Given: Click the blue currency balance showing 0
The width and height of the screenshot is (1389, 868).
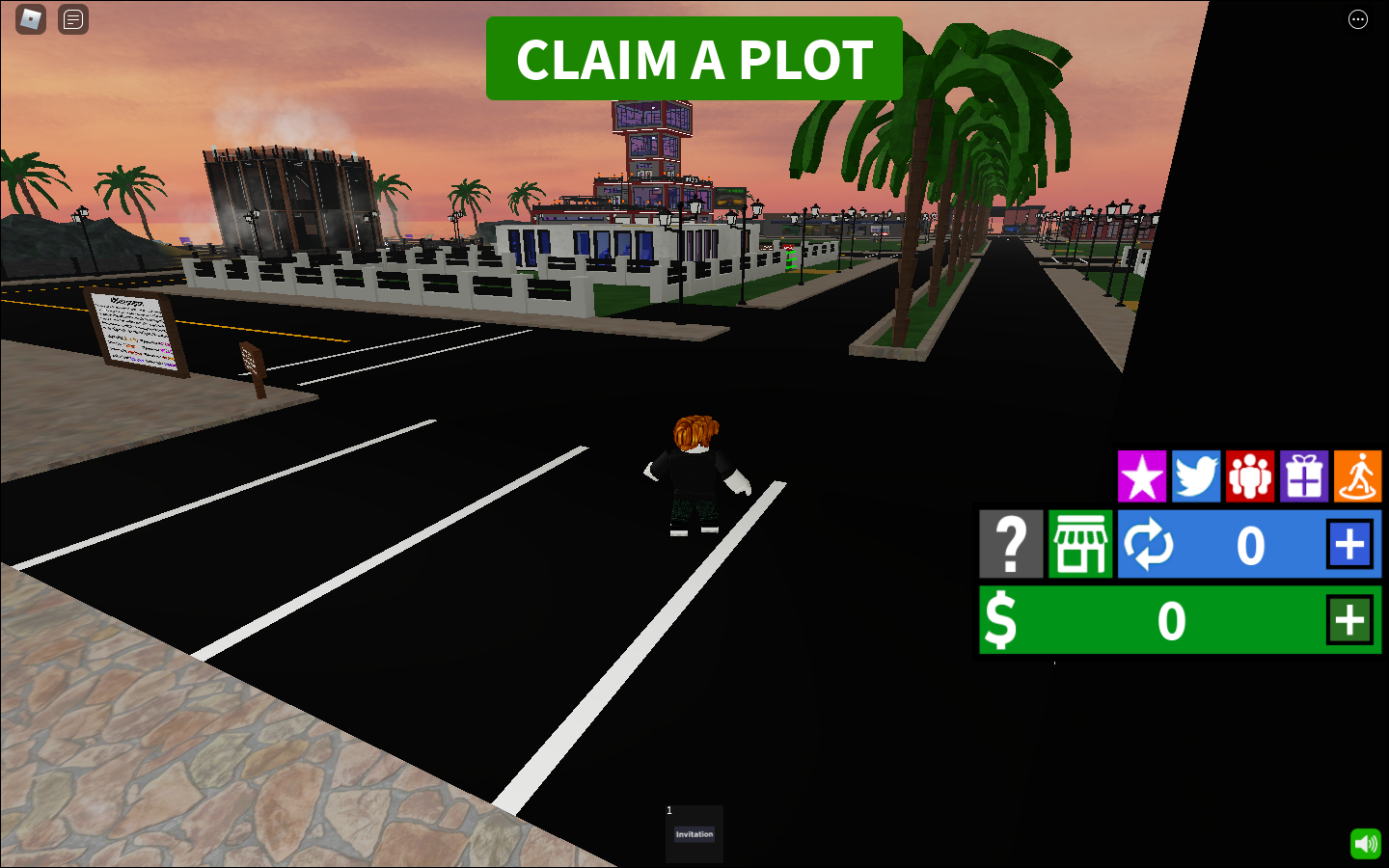Looking at the screenshot, I should point(1250,544).
